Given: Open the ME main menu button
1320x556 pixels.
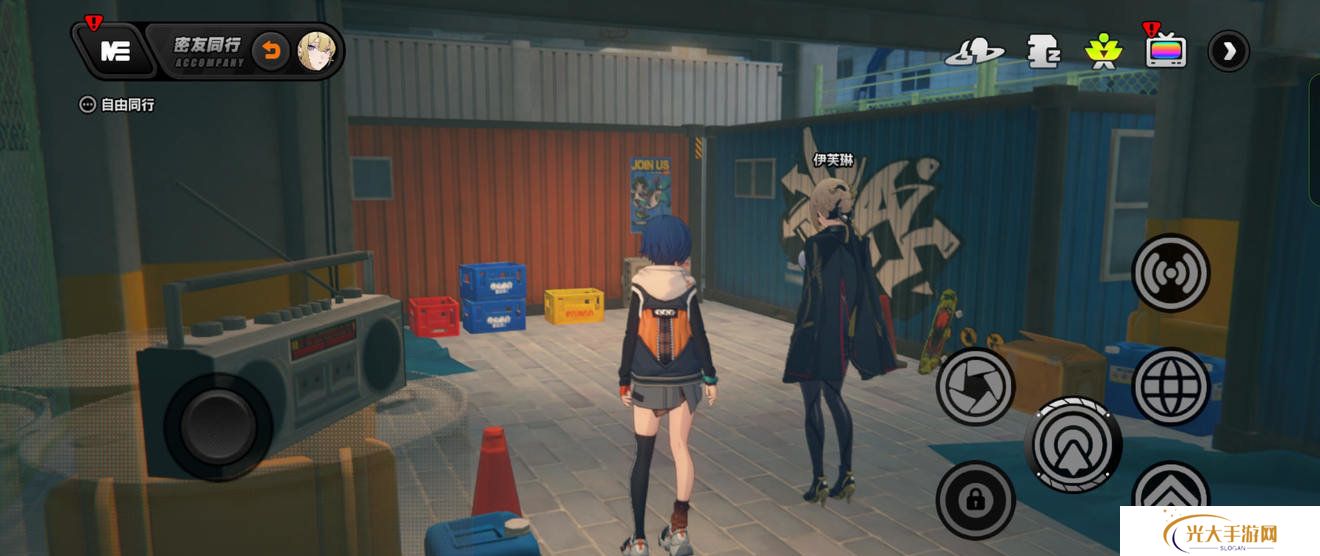Looking at the screenshot, I should pyautogui.click(x=116, y=51).
